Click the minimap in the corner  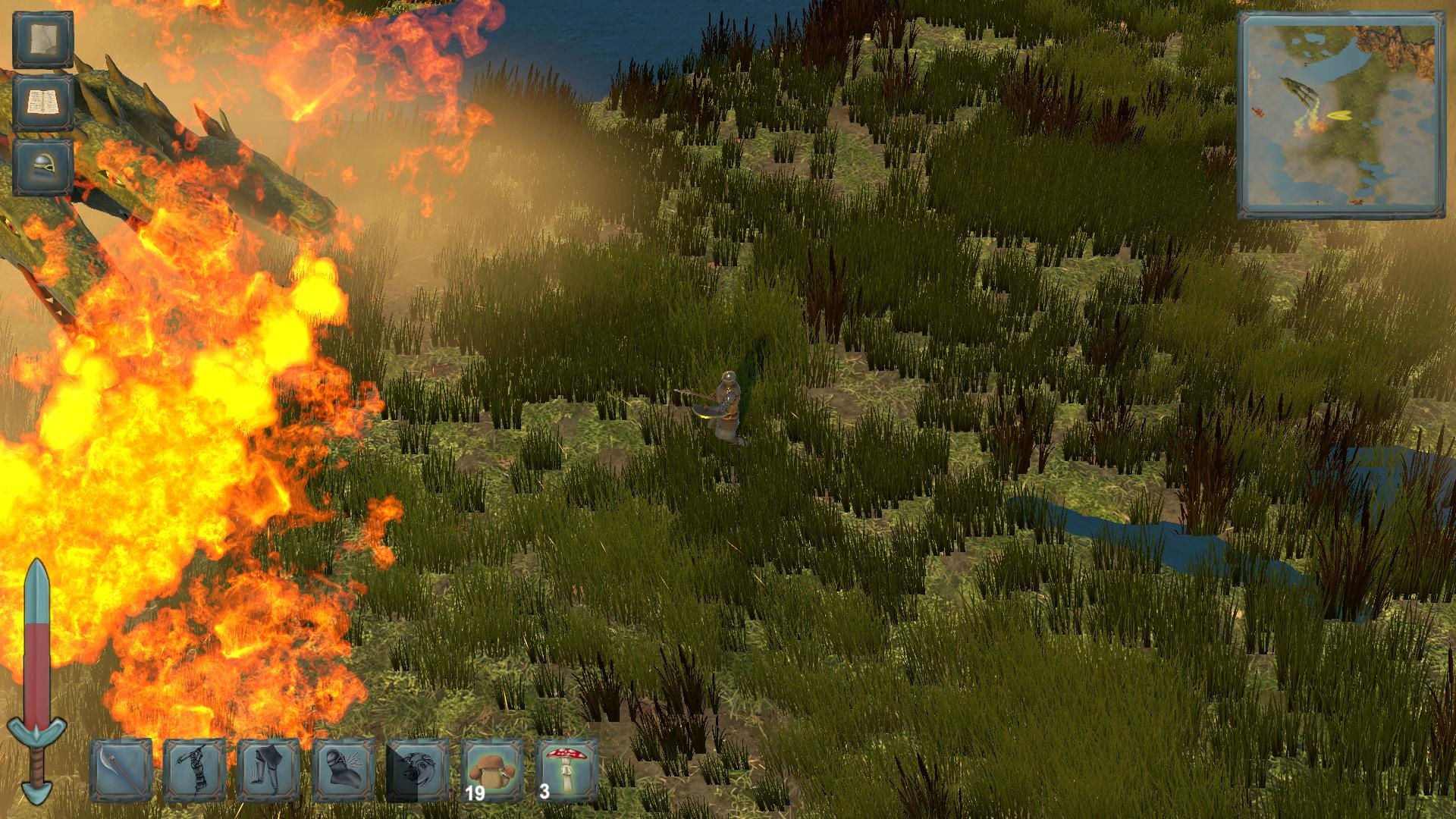point(1341,114)
